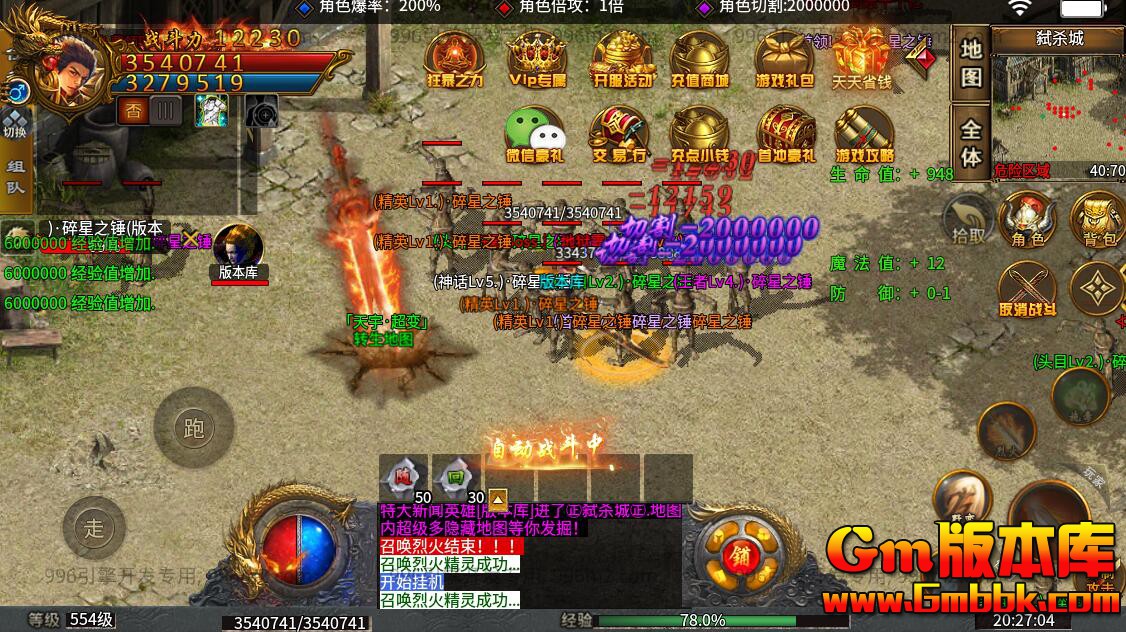
Task: Open the 充值商城 recharge shop
Action: (699, 58)
